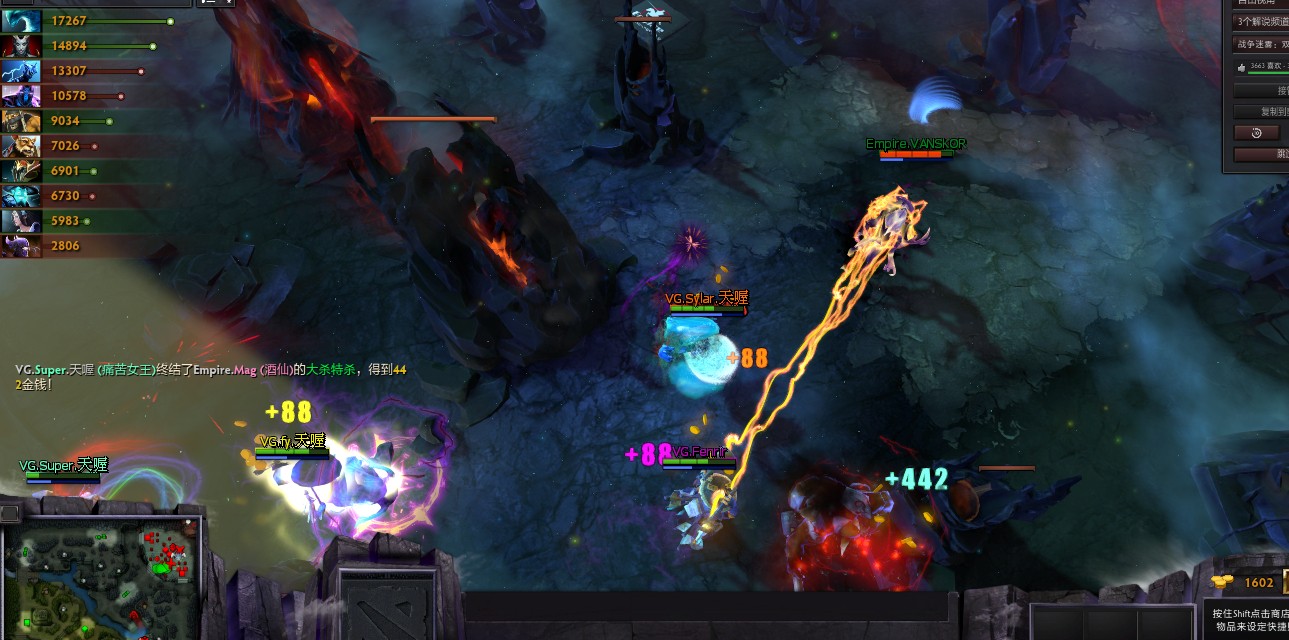Open the 战争迷雾 fog of war dropdown
The image size is (1289, 640).
pos(1260,44)
